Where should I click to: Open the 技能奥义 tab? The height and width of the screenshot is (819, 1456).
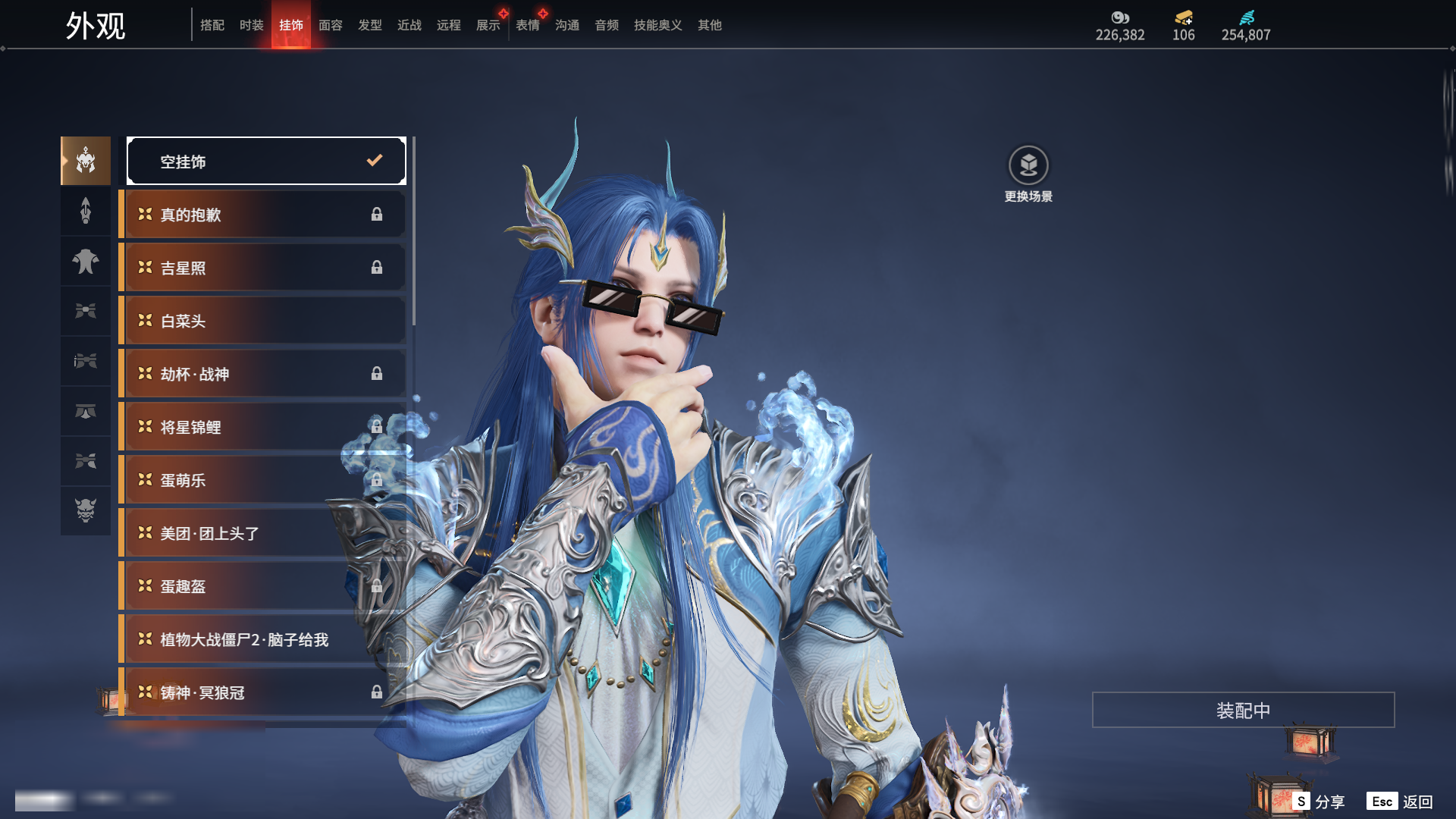pyautogui.click(x=658, y=25)
